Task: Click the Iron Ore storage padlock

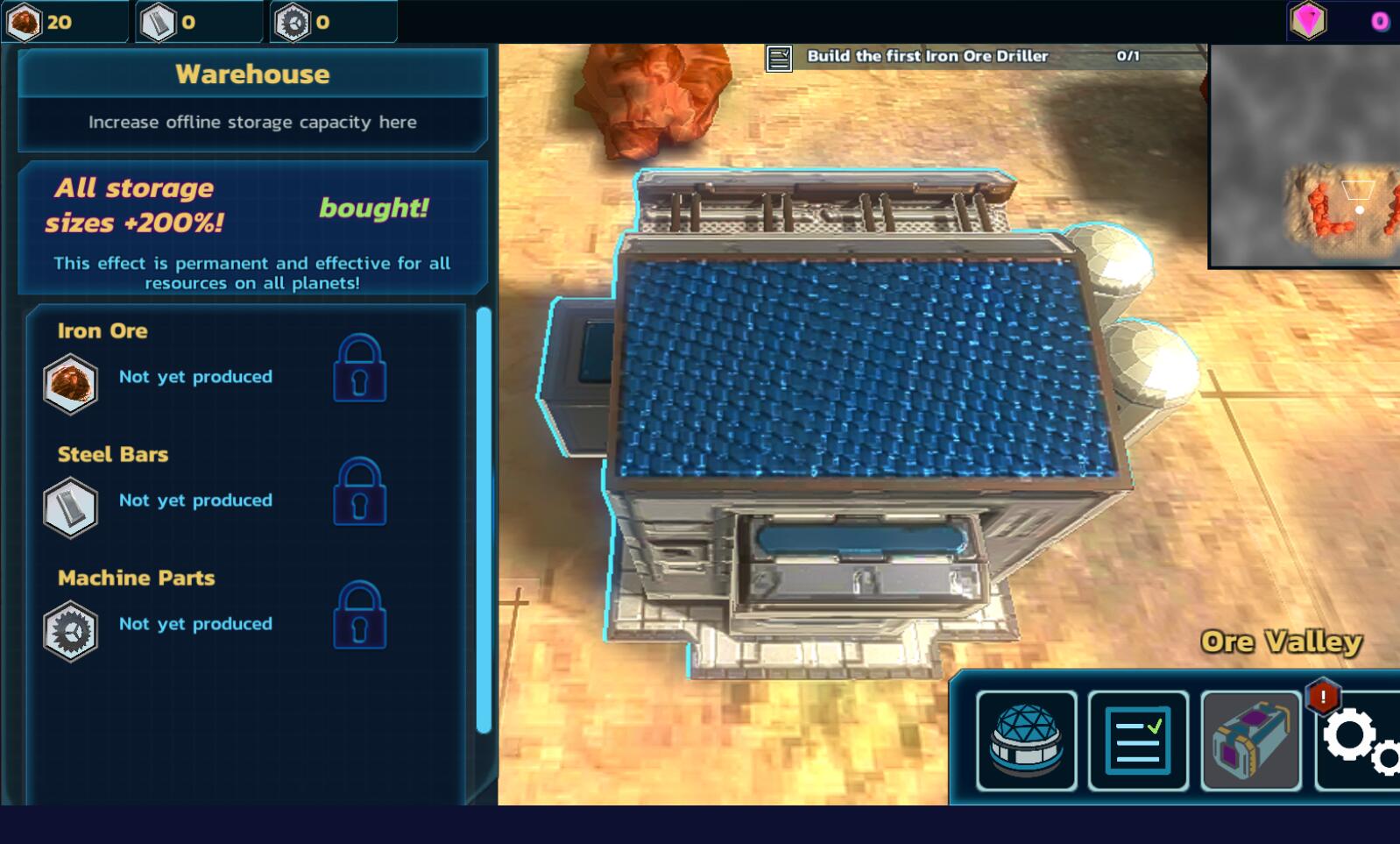Action: [x=359, y=368]
